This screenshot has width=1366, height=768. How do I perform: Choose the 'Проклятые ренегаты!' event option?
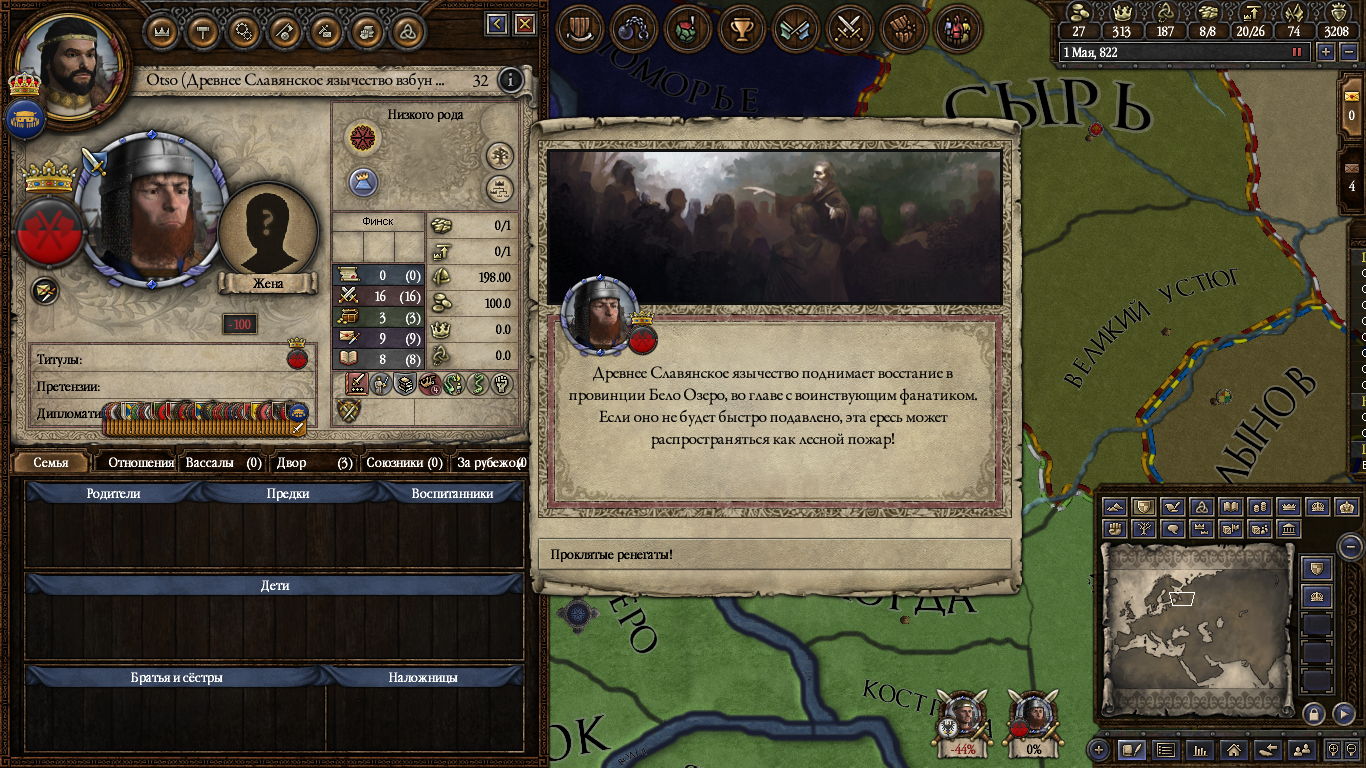click(775, 554)
